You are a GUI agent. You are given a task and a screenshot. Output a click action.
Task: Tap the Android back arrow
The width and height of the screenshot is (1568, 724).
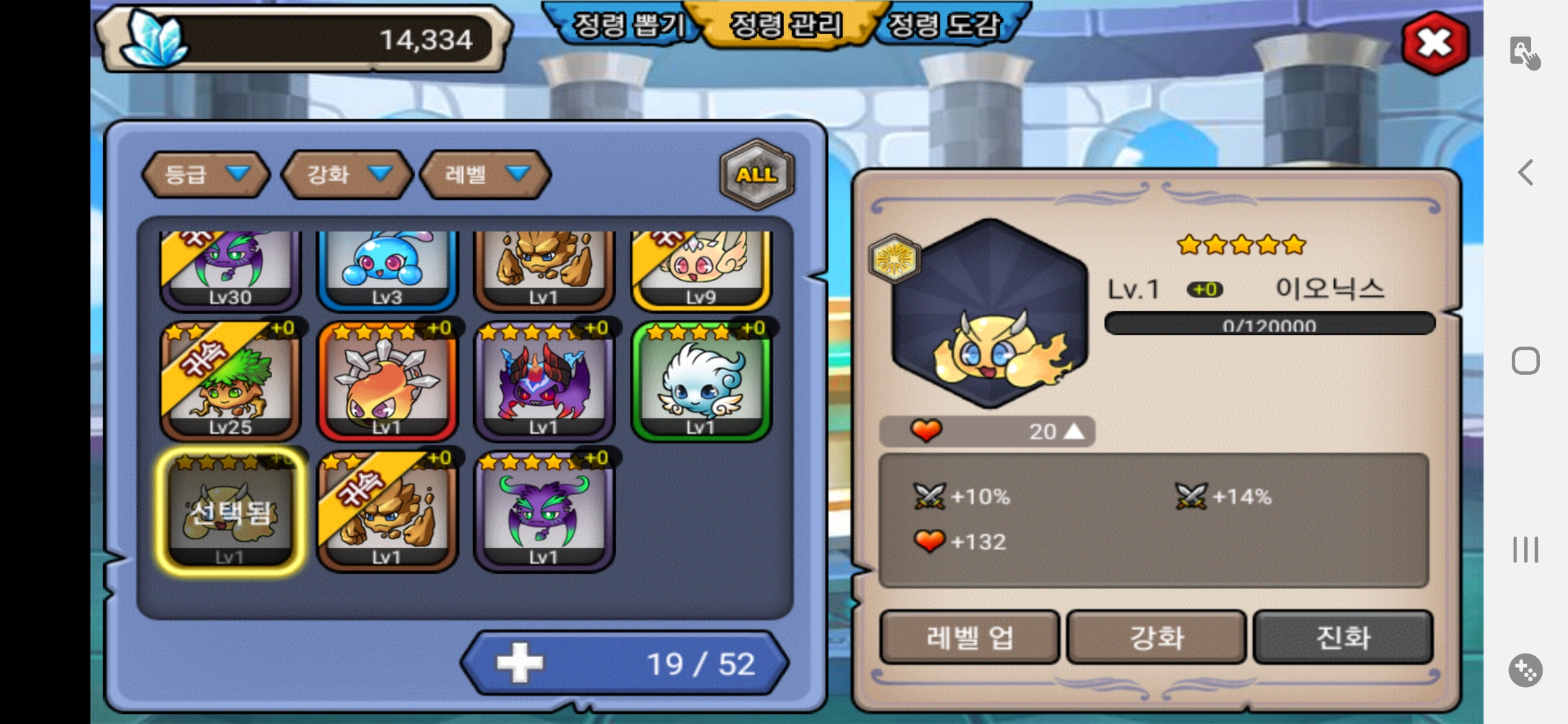[x=1526, y=172]
